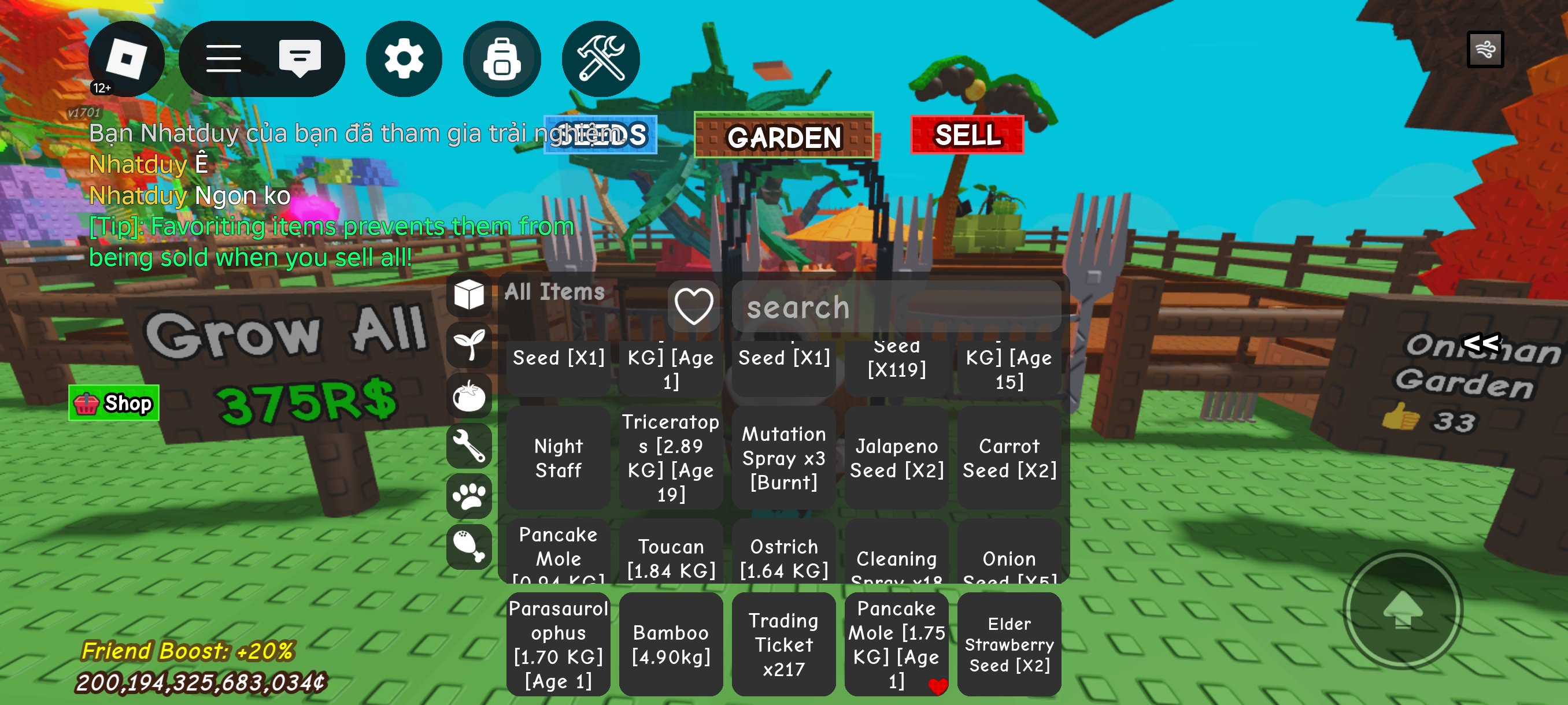This screenshot has width=1568, height=705.
Task: Filter inventory by paw pets category
Action: click(469, 496)
